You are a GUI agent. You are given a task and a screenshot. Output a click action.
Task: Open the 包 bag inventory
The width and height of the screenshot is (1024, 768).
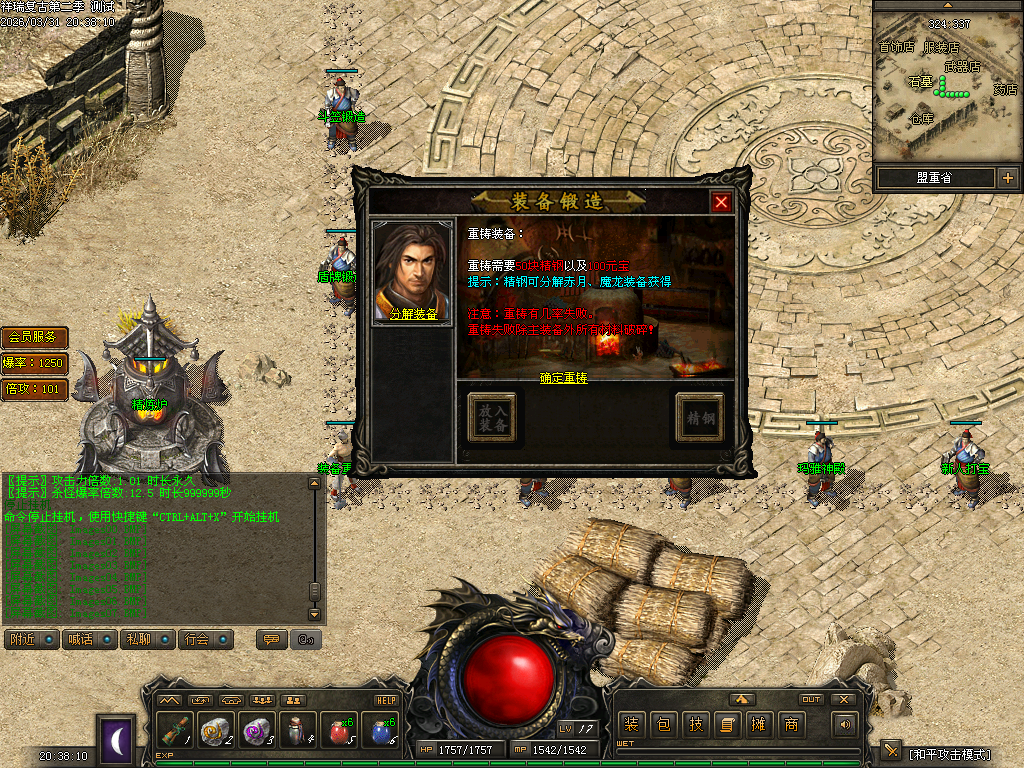point(663,724)
